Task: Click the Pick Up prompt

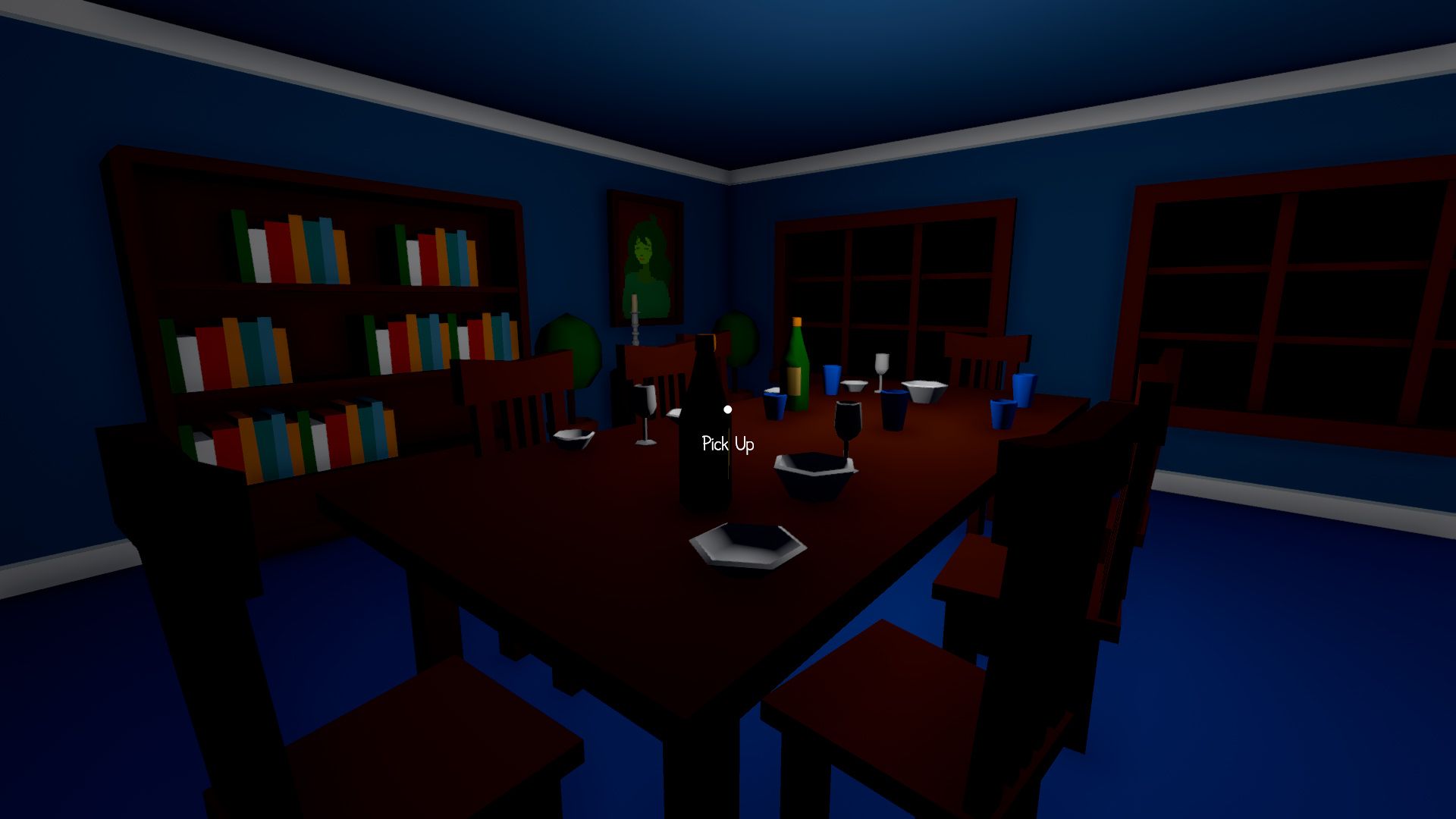Action: (x=728, y=443)
